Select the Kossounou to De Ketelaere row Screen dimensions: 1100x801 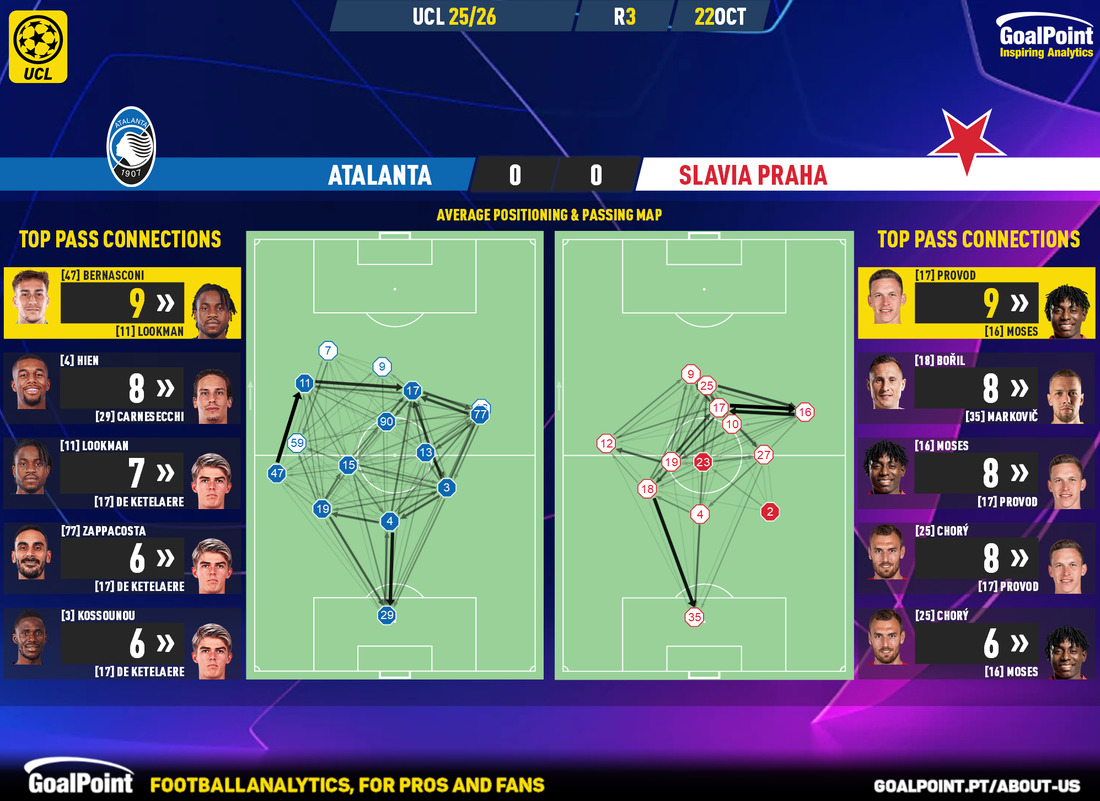pos(121,643)
